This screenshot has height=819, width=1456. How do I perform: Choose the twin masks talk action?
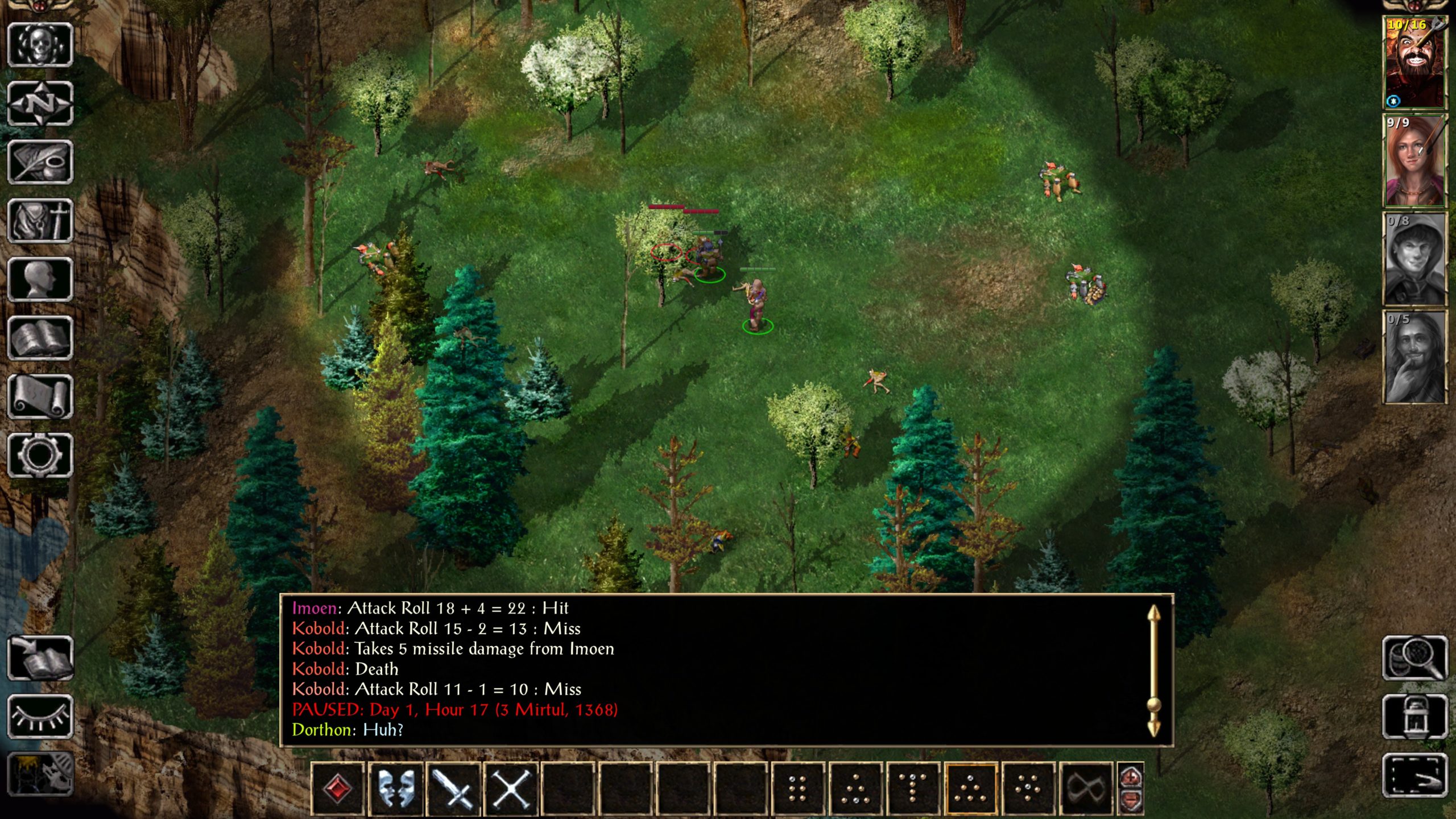[396, 789]
